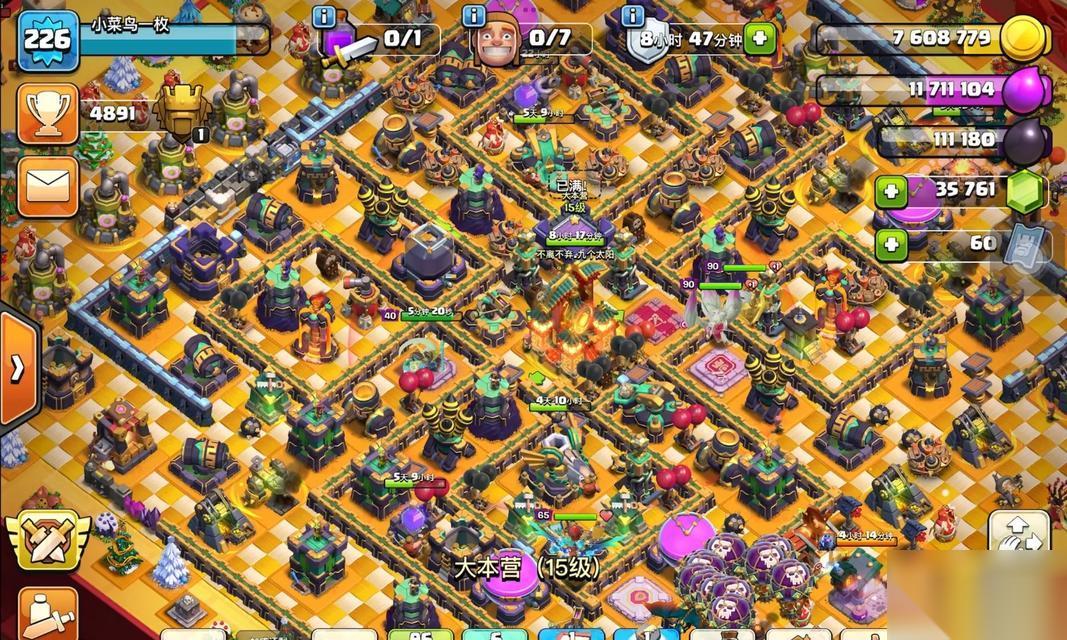Image resolution: width=1067 pixels, height=640 pixels.
Task: Open the trophy rankings button
Action: [x=47, y=114]
